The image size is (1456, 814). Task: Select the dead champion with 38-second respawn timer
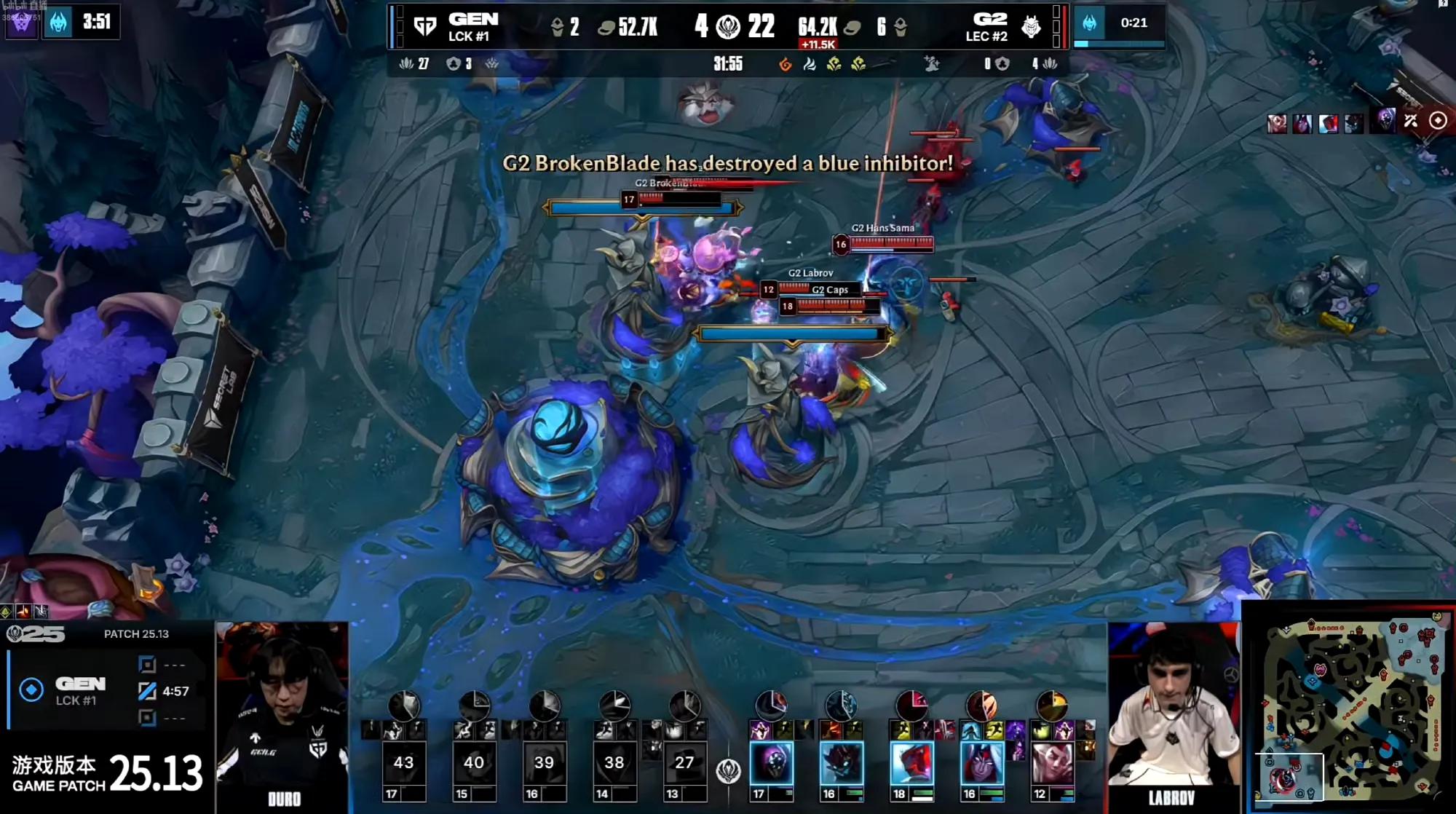coord(614,763)
